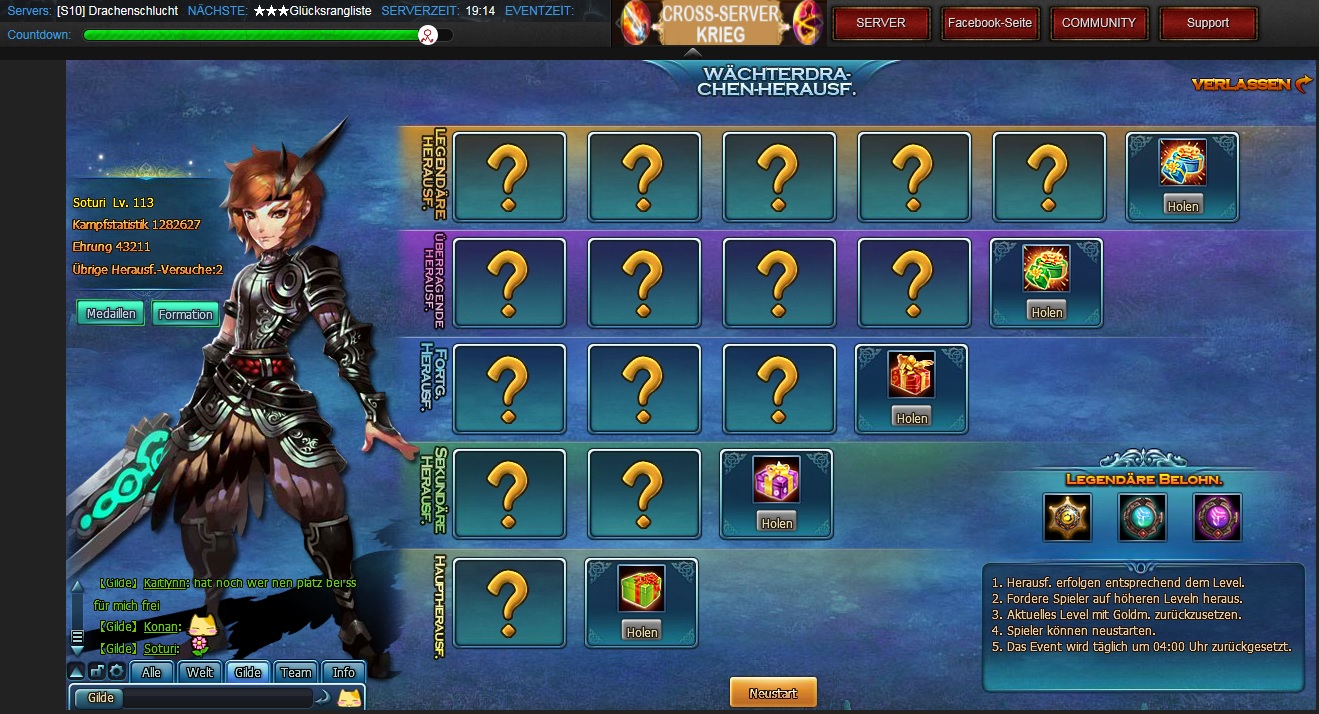
Task: Open the Formation screen
Action: click(185, 314)
